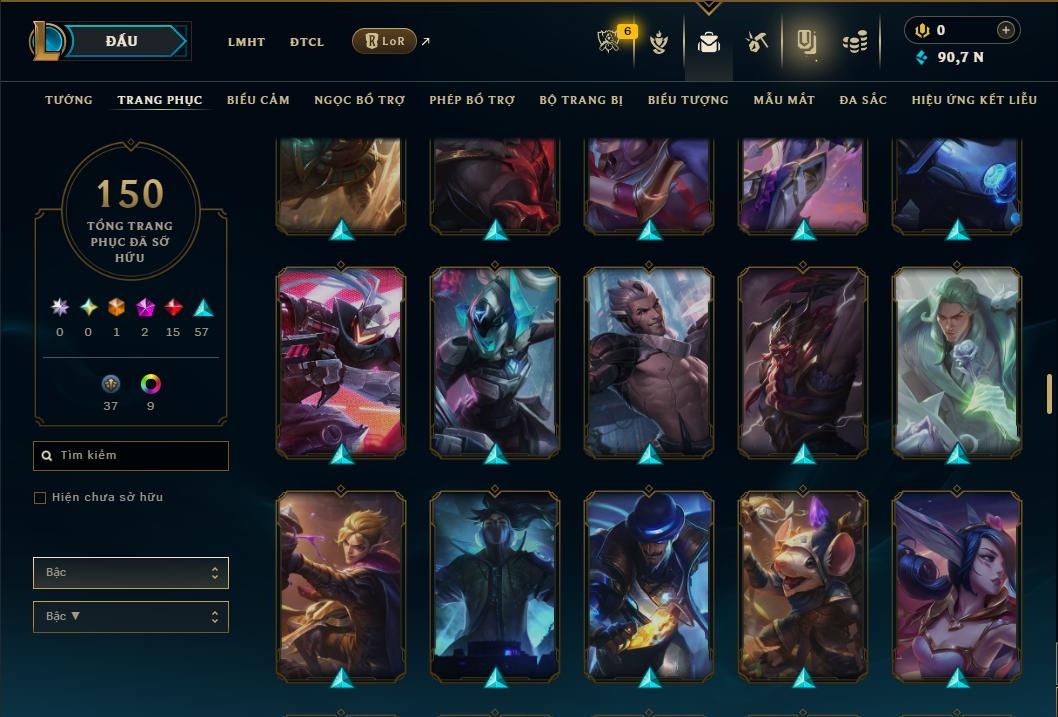1058x717 pixels.
Task: Open the briefcase collection icon
Action: click(709, 42)
